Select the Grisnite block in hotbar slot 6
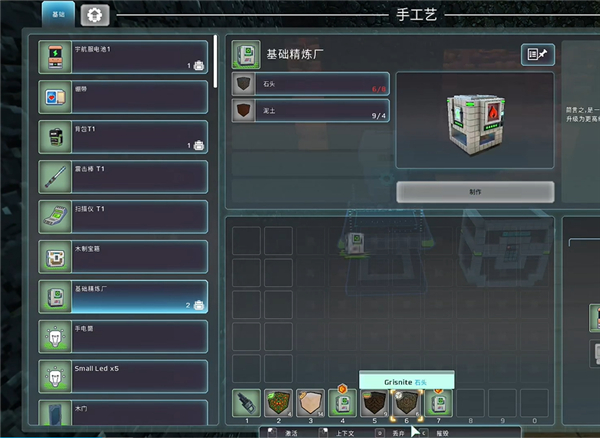 (406, 403)
